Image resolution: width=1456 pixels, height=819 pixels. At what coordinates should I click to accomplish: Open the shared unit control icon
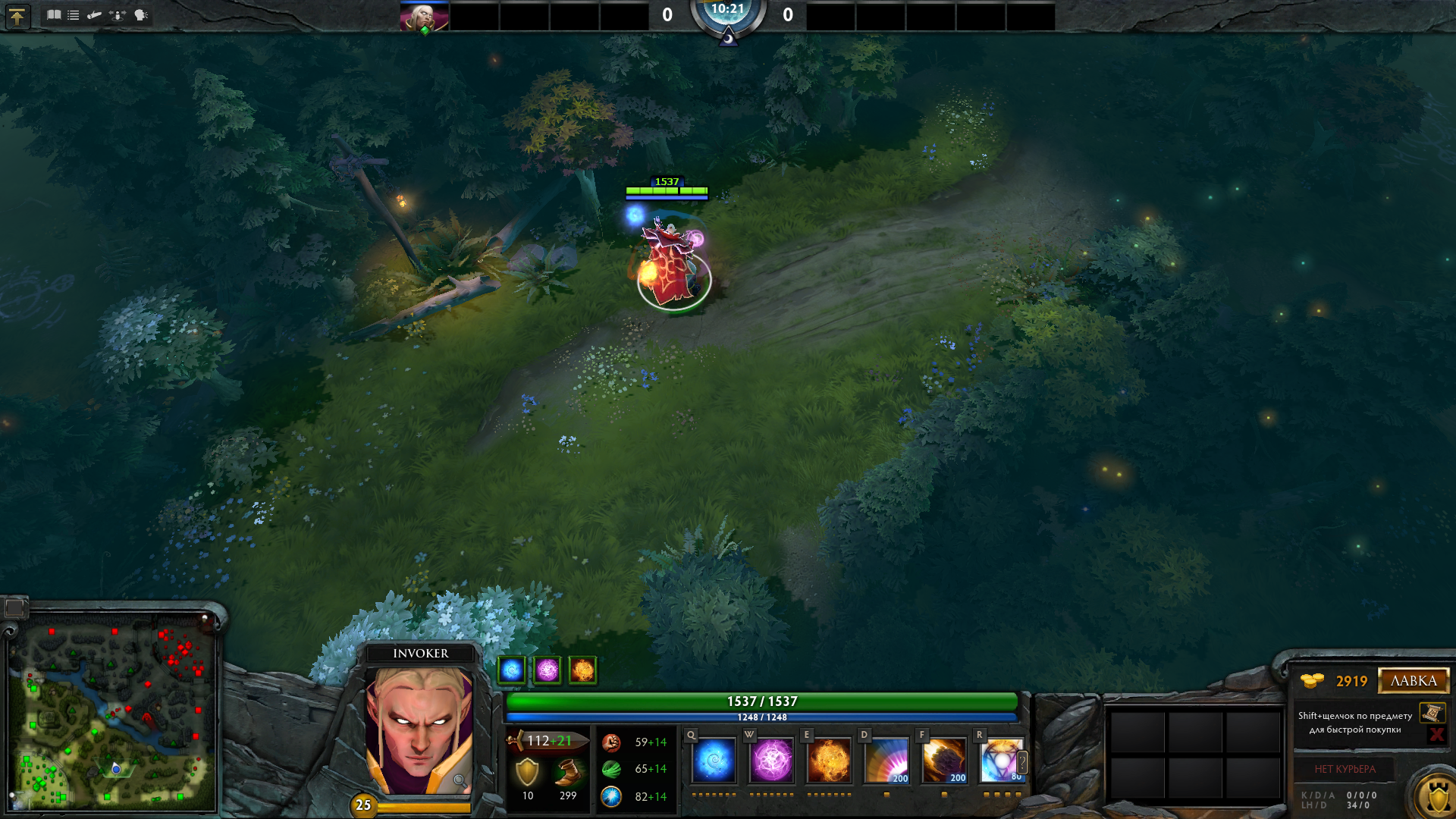coord(118,14)
